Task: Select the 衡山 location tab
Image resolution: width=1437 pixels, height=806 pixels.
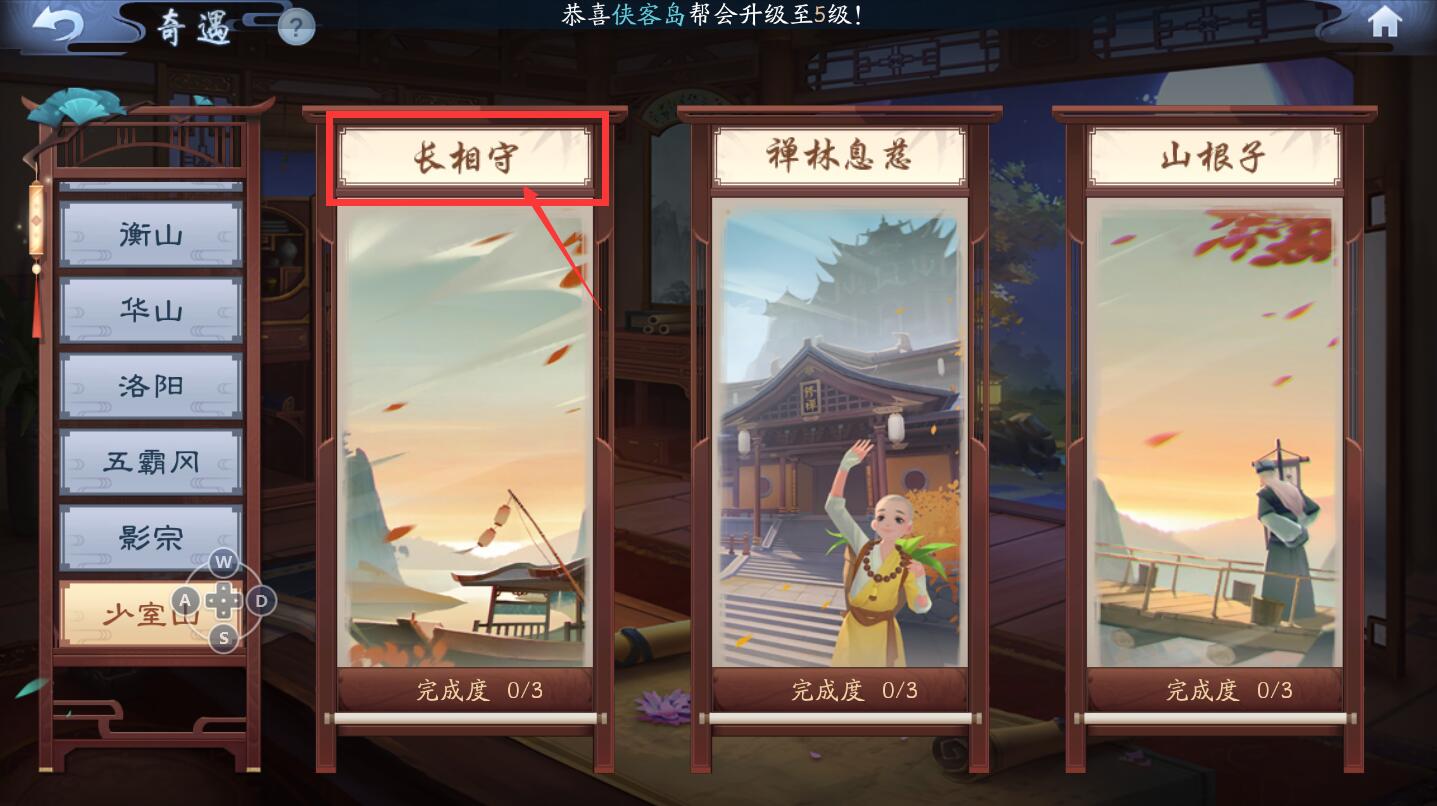Action: point(150,234)
